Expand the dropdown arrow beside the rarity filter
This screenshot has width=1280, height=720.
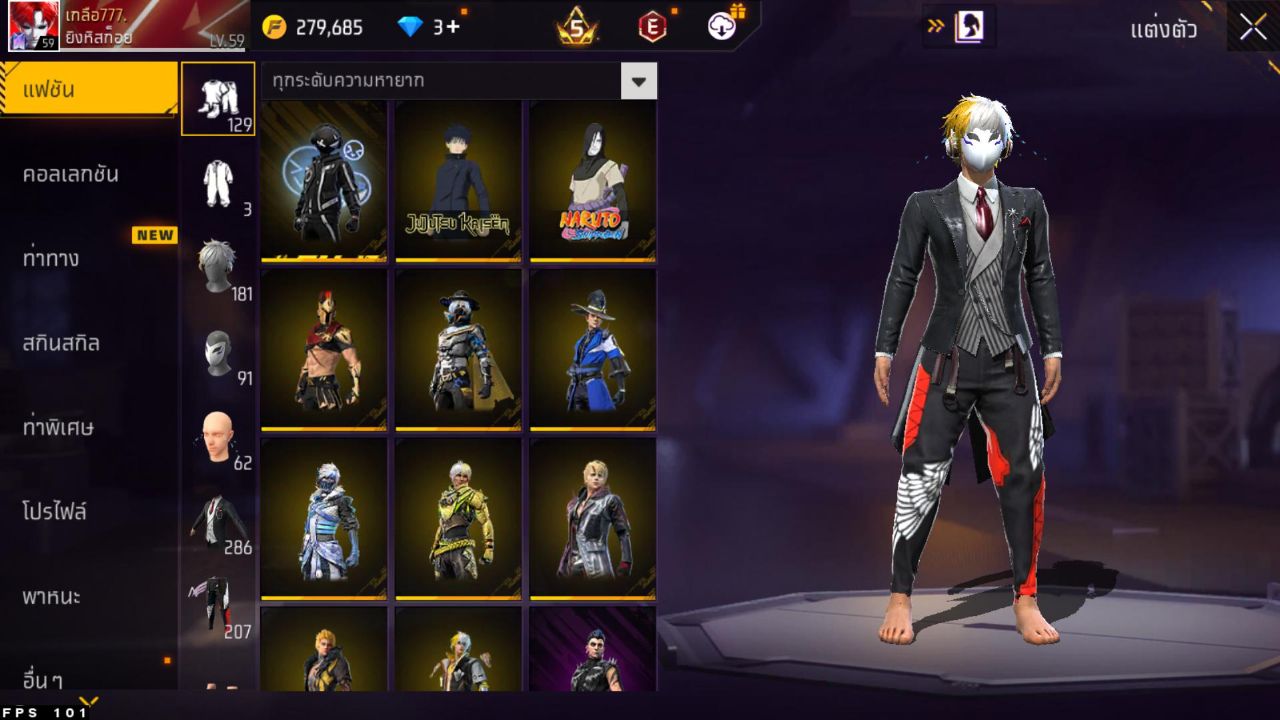(x=640, y=81)
